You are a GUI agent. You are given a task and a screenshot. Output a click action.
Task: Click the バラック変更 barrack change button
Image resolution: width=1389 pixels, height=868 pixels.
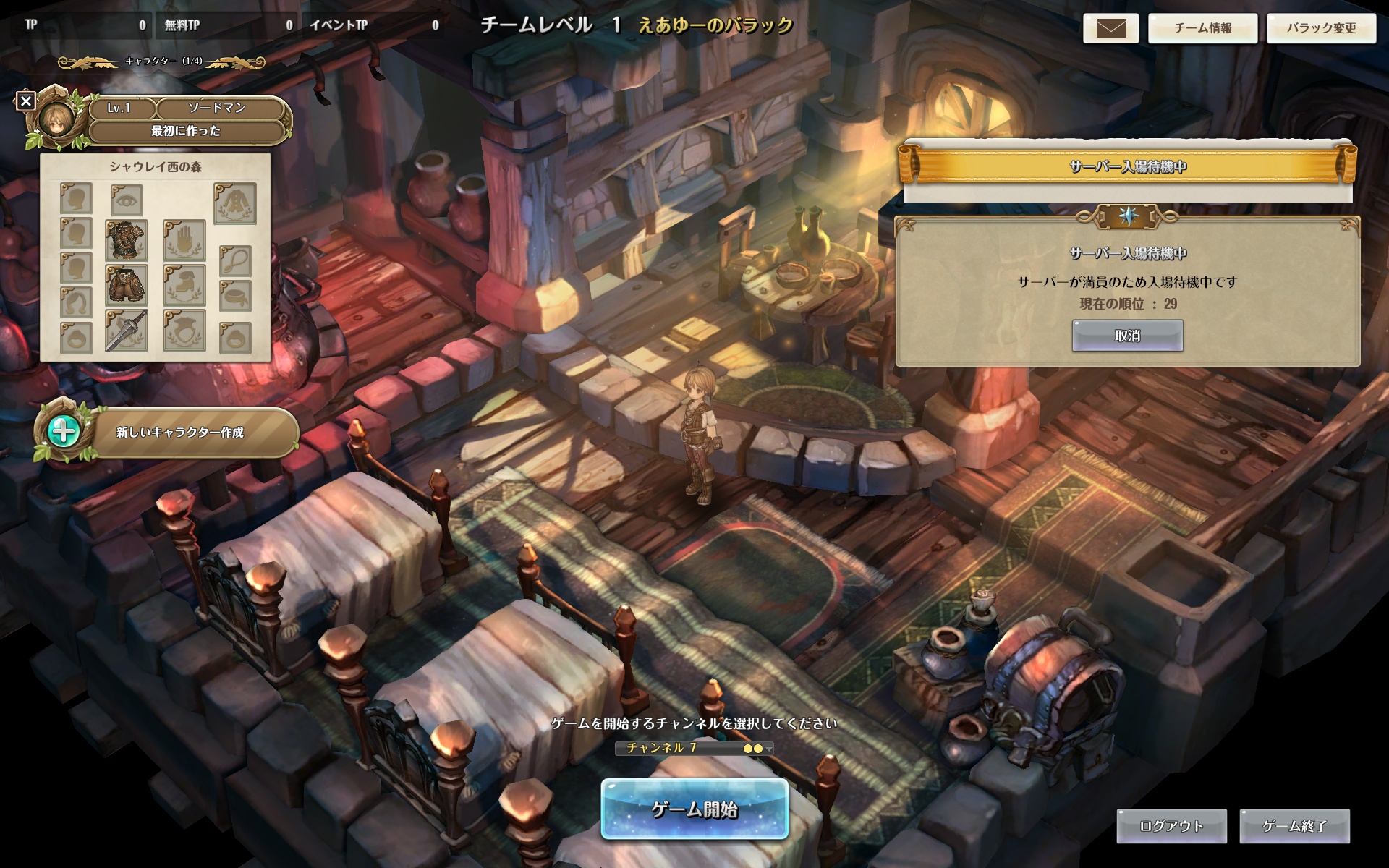pos(1321,28)
